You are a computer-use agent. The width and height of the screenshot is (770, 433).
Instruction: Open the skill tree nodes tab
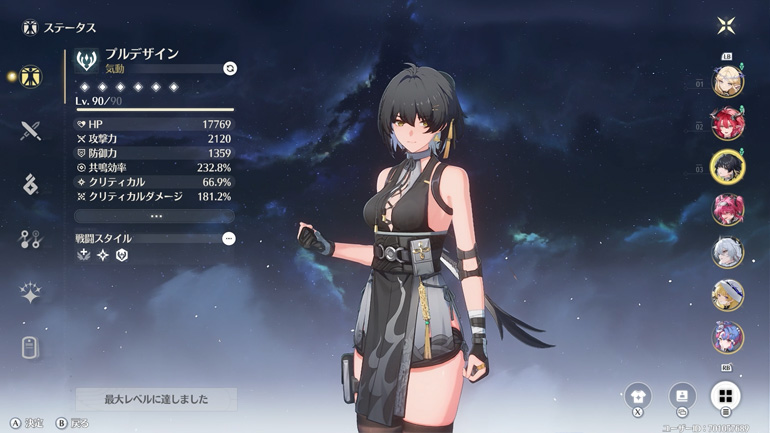pyautogui.click(x=30, y=239)
